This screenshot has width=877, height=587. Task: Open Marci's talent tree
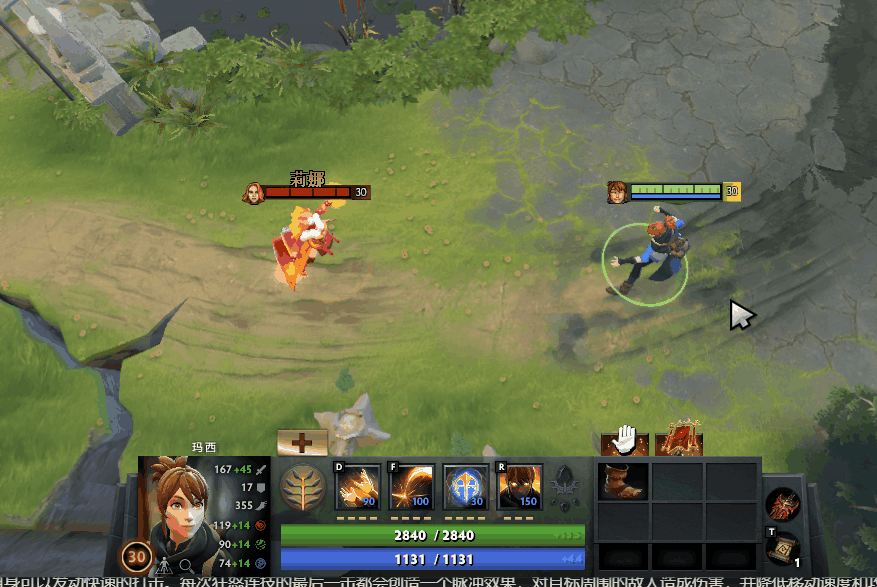pyautogui.click(x=301, y=490)
